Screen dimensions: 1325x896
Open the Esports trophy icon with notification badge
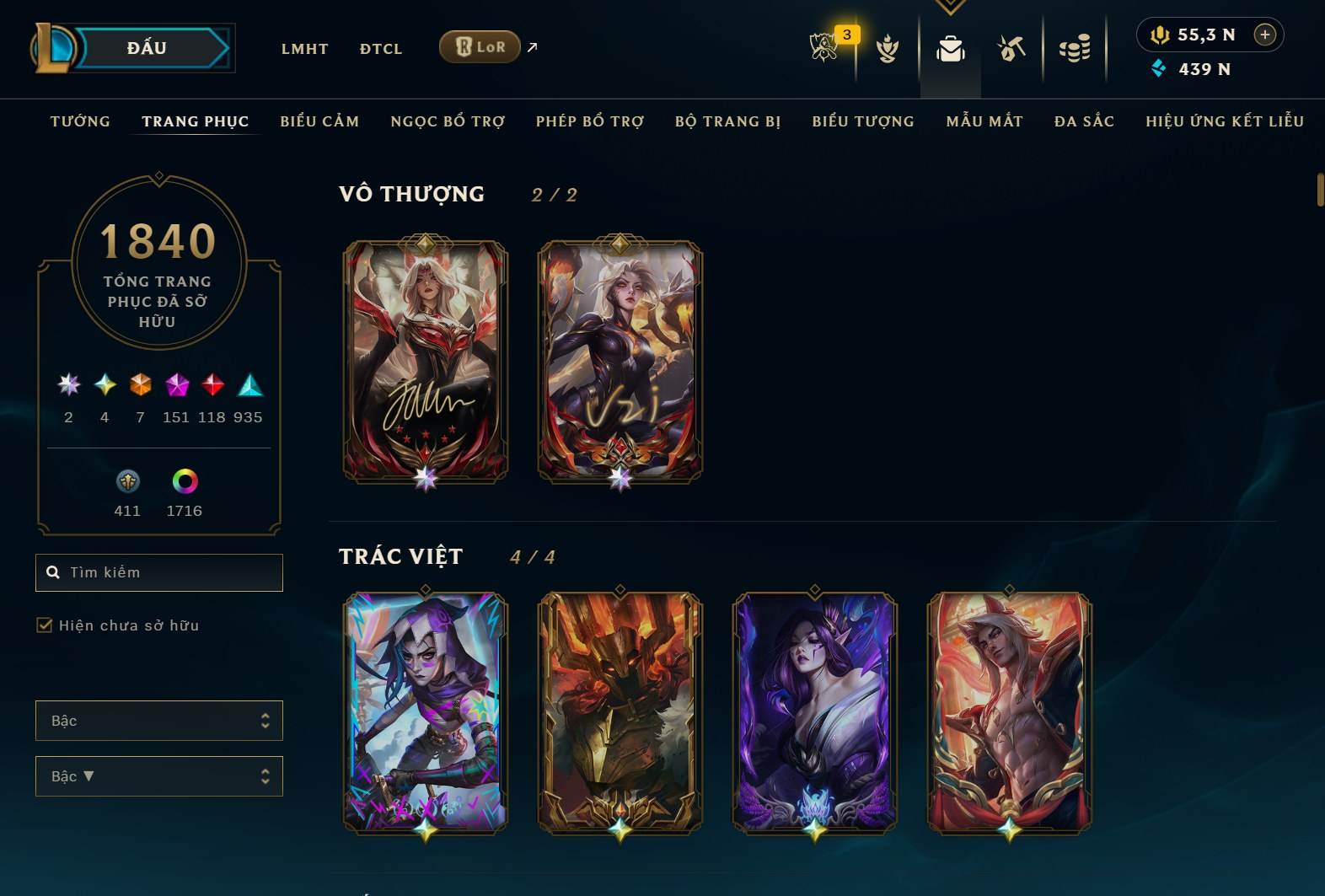point(824,49)
